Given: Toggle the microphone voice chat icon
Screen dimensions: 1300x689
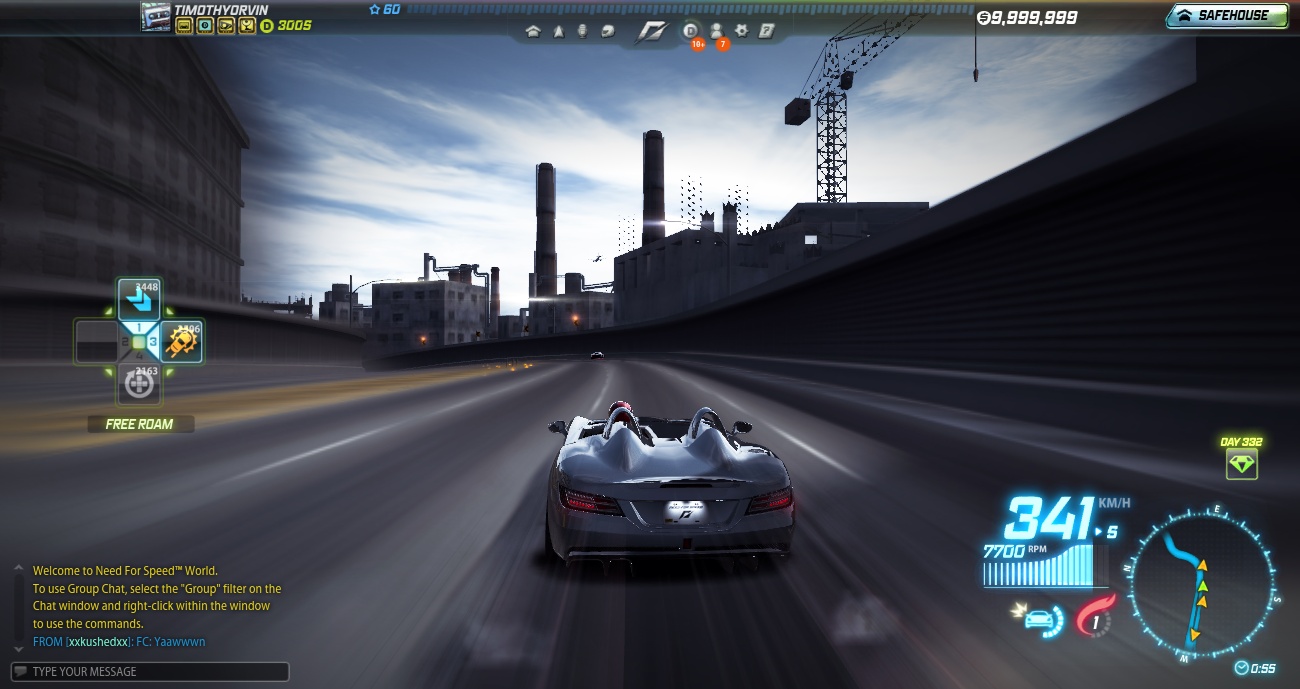Looking at the screenshot, I should [x=582, y=32].
